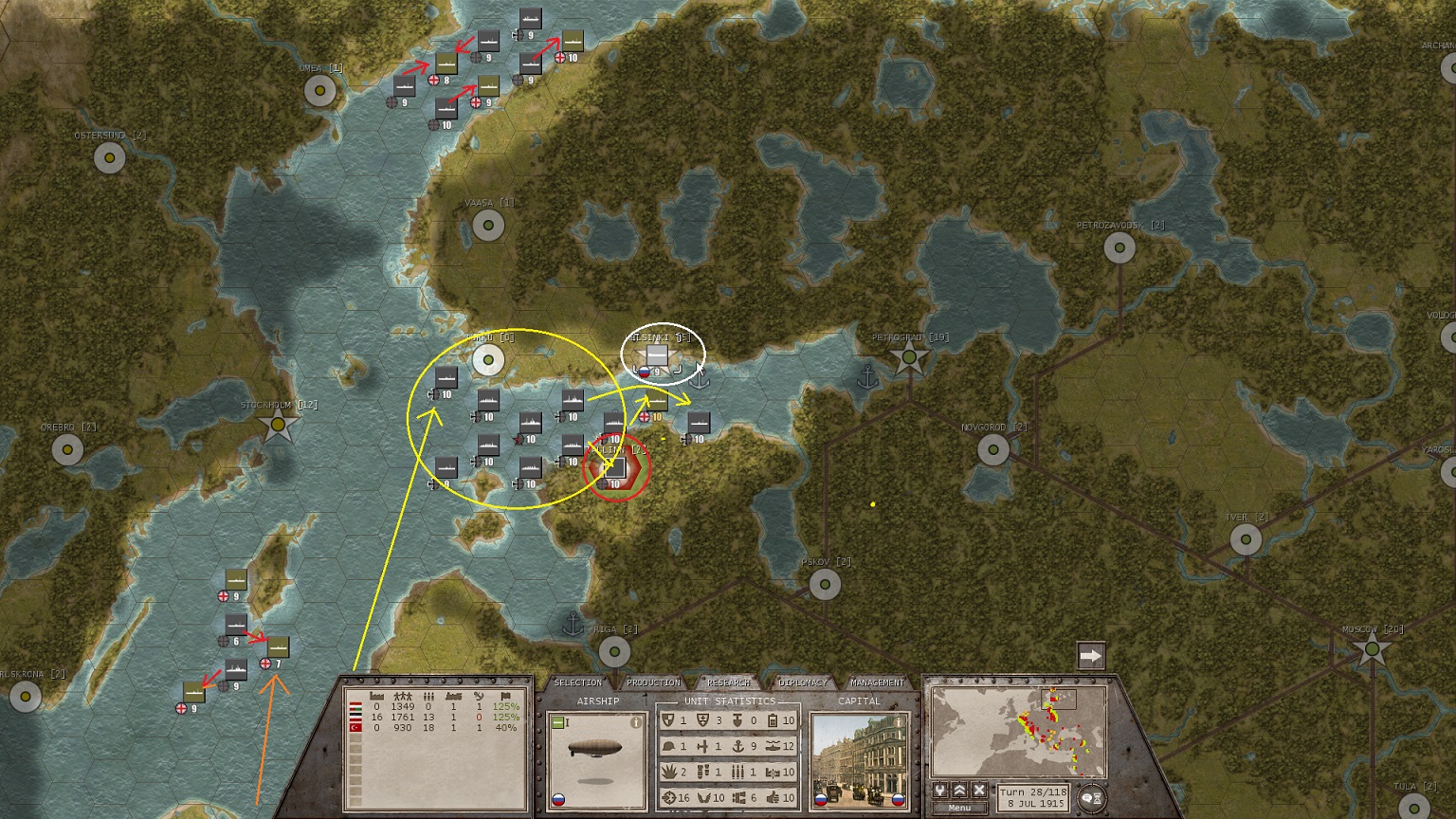Jump to a location on the minimap

pos(1018,733)
